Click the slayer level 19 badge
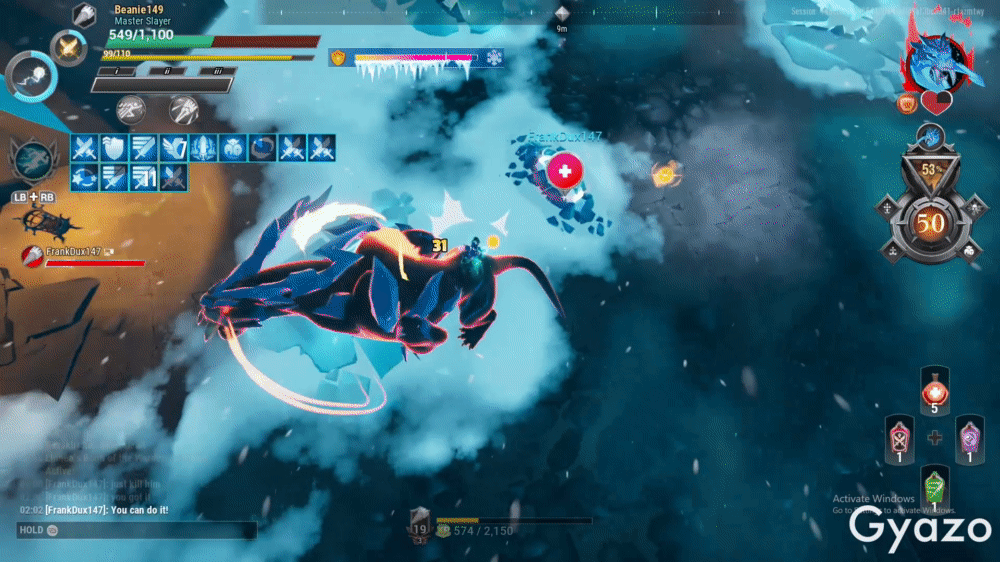The image size is (1000, 562). point(420,525)
